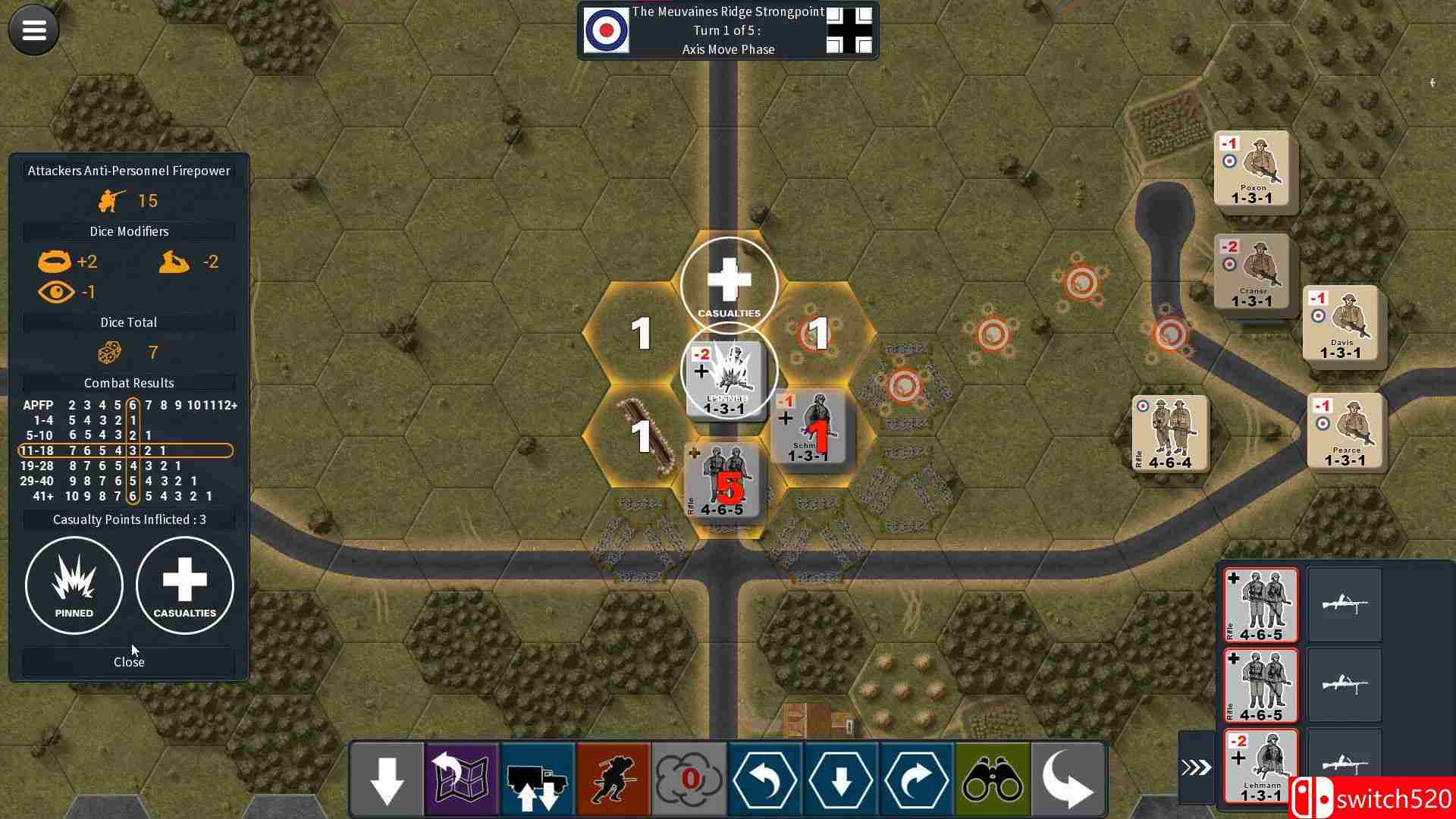The width and height of the screenshot is (1456, 819).
Task: Activate the running soldier action button
Action: click(x=613, y=780)
